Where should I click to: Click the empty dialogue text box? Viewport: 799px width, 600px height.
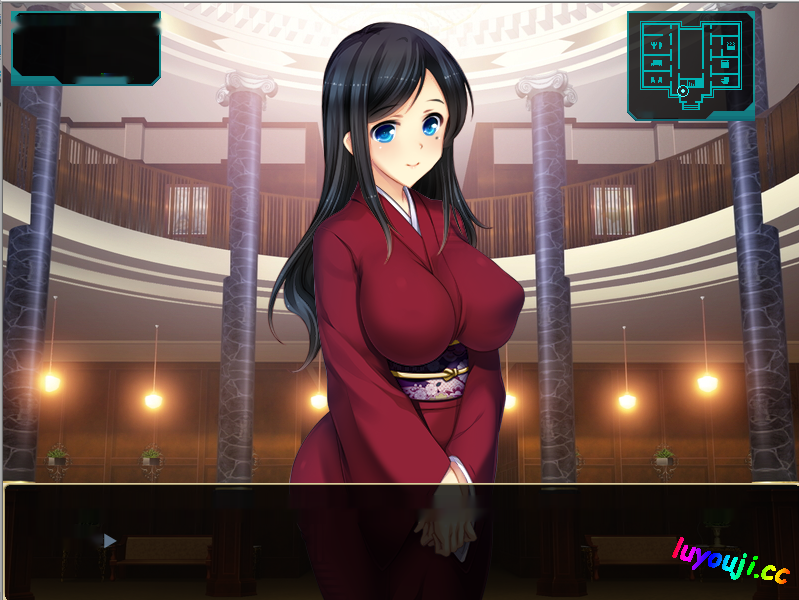pyautogui.click(x=400, y=541)
